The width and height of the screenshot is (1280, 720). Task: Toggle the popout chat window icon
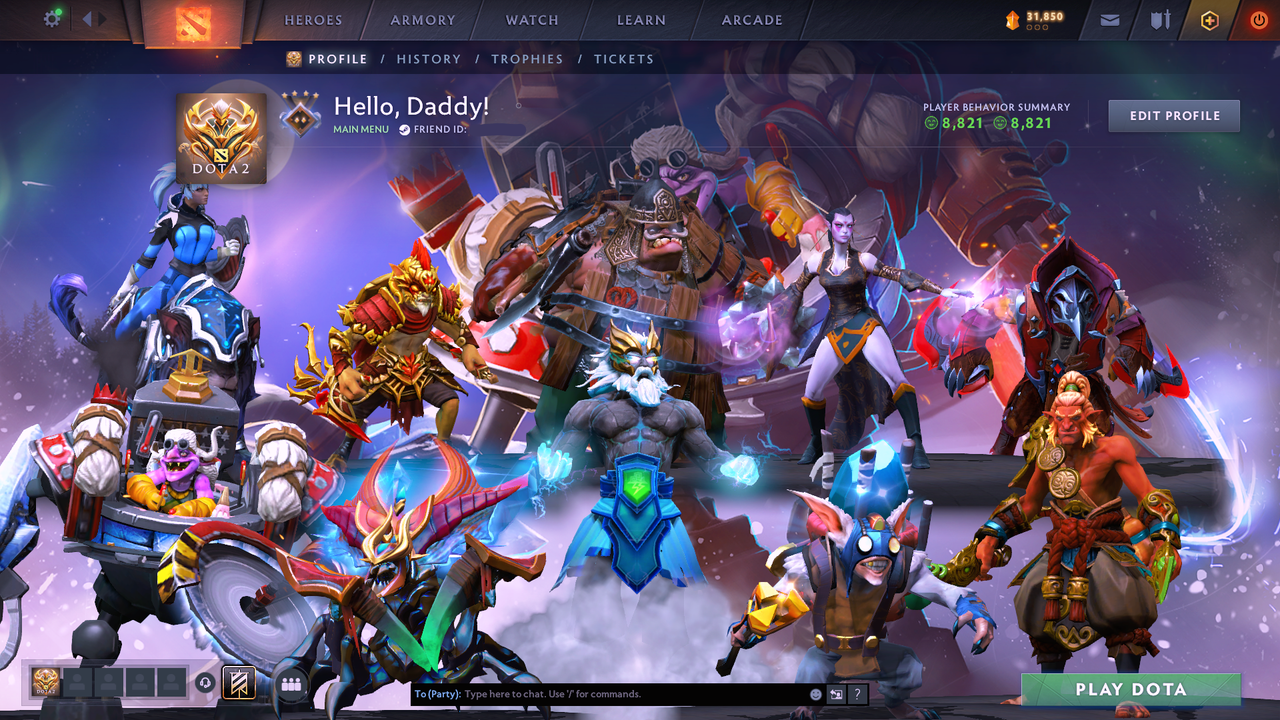click(836, 693)
